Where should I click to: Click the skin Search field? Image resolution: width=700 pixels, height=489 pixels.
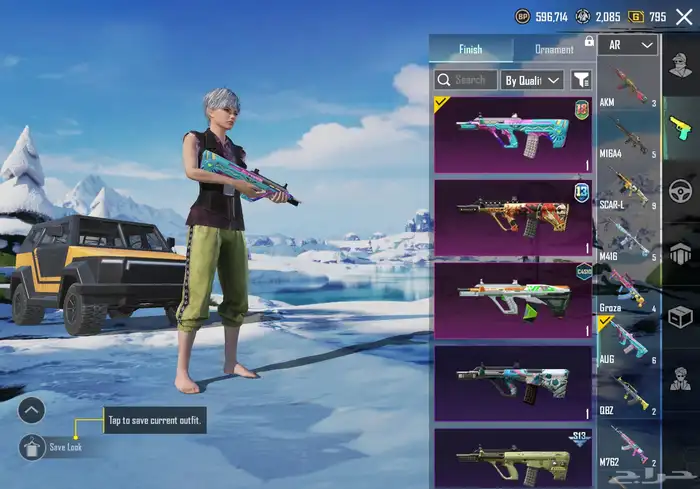pyautogui.click(x=466, y=80)
